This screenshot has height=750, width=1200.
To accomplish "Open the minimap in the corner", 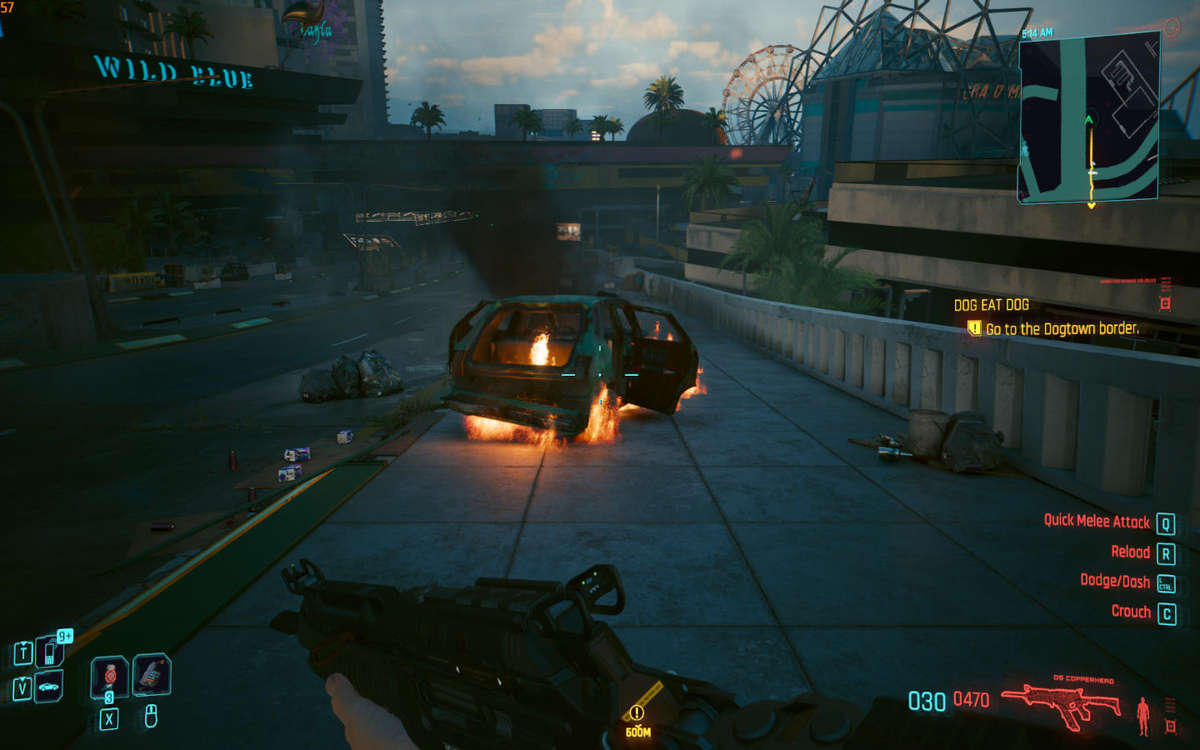I will tap(1088, 117).
